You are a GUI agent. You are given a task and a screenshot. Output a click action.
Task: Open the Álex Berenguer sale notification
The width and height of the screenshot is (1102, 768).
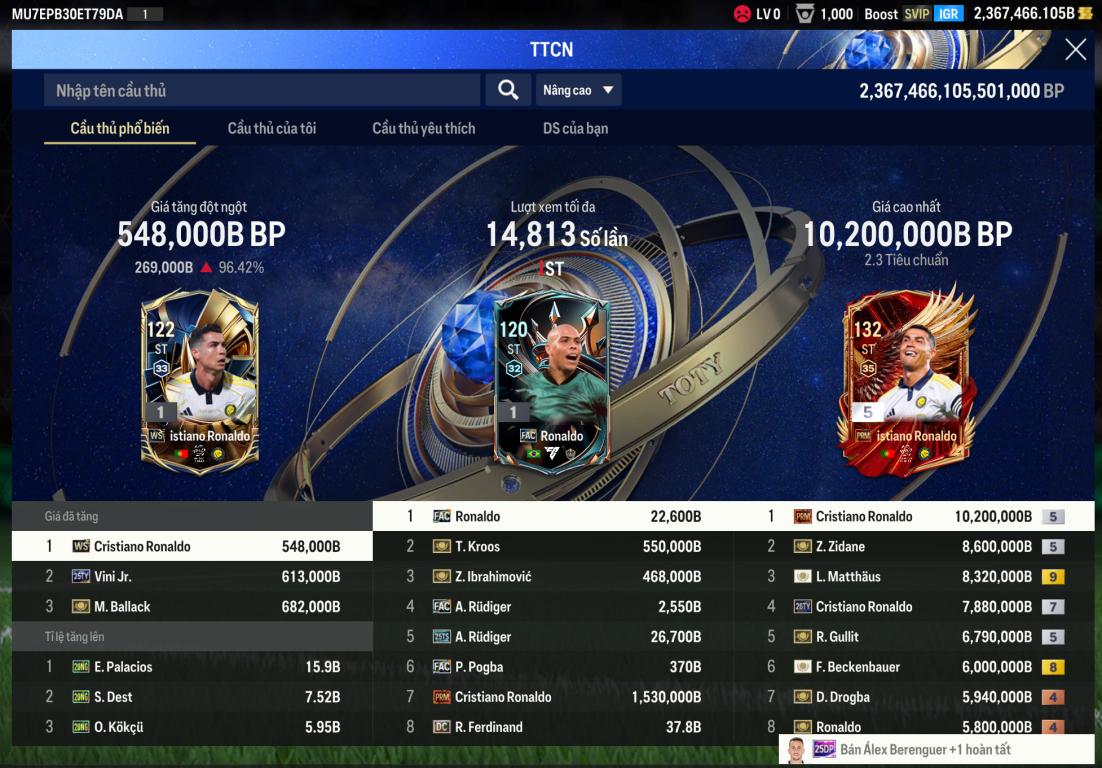936,749
